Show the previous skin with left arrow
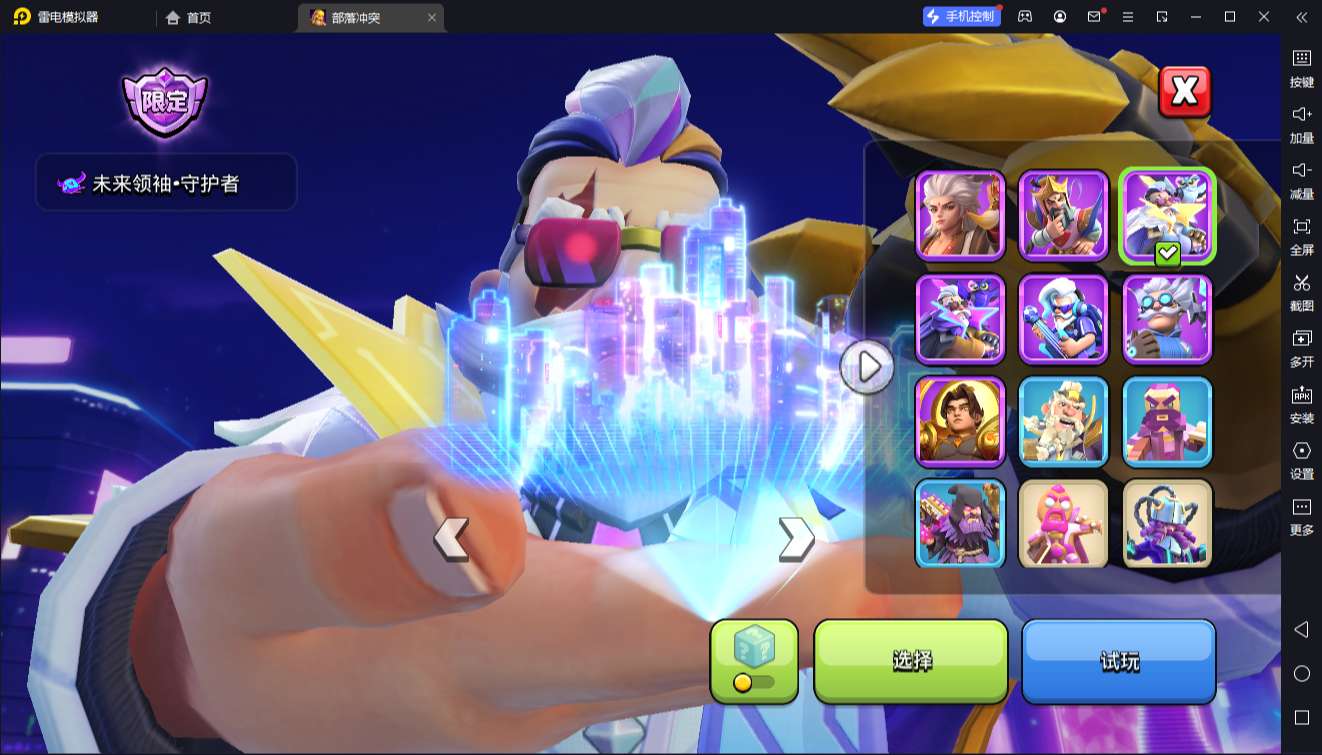Screen dimensions: 1322x755 click(x=451, y=538)
